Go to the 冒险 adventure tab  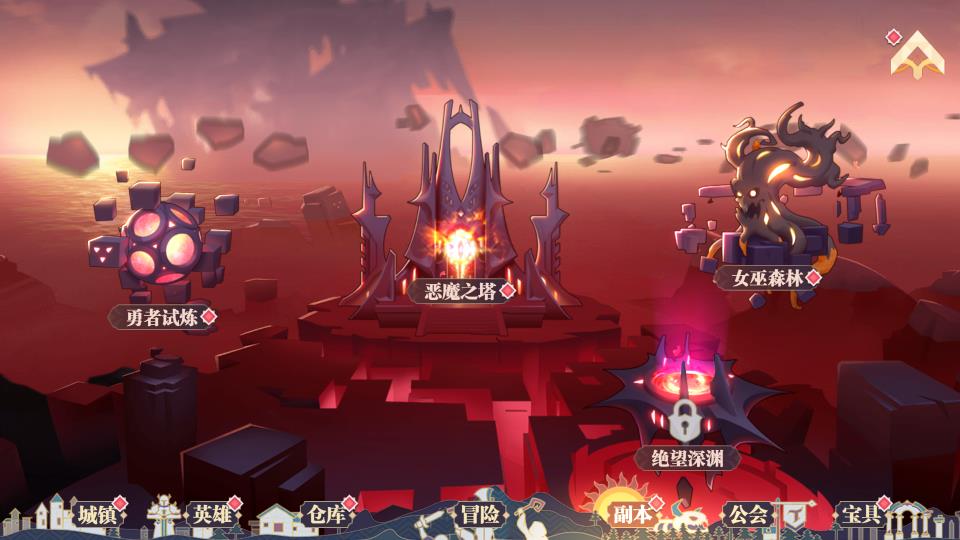pyautogui.click(x=478, y=515)
